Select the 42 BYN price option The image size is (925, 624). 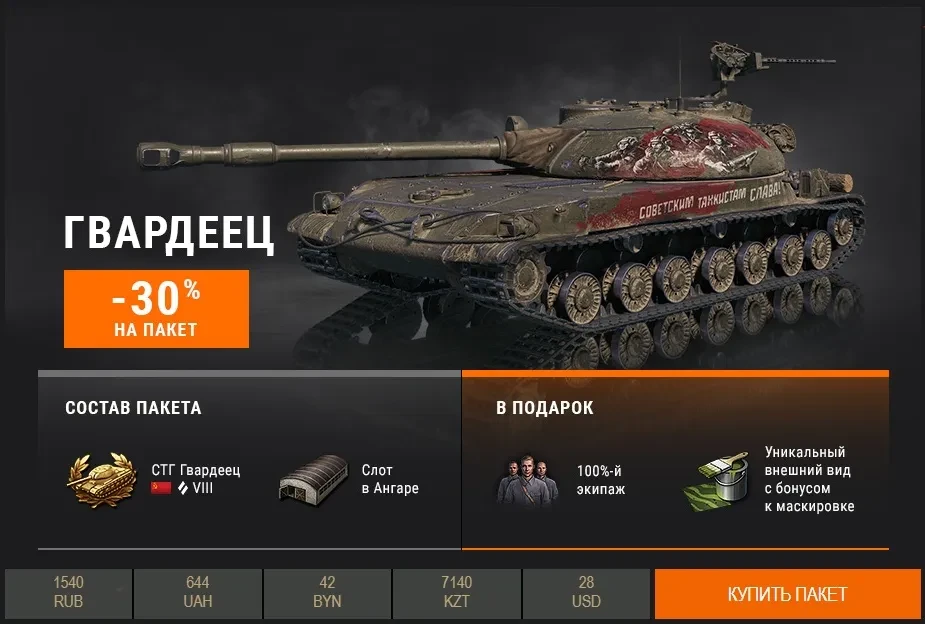pos(327,594)
